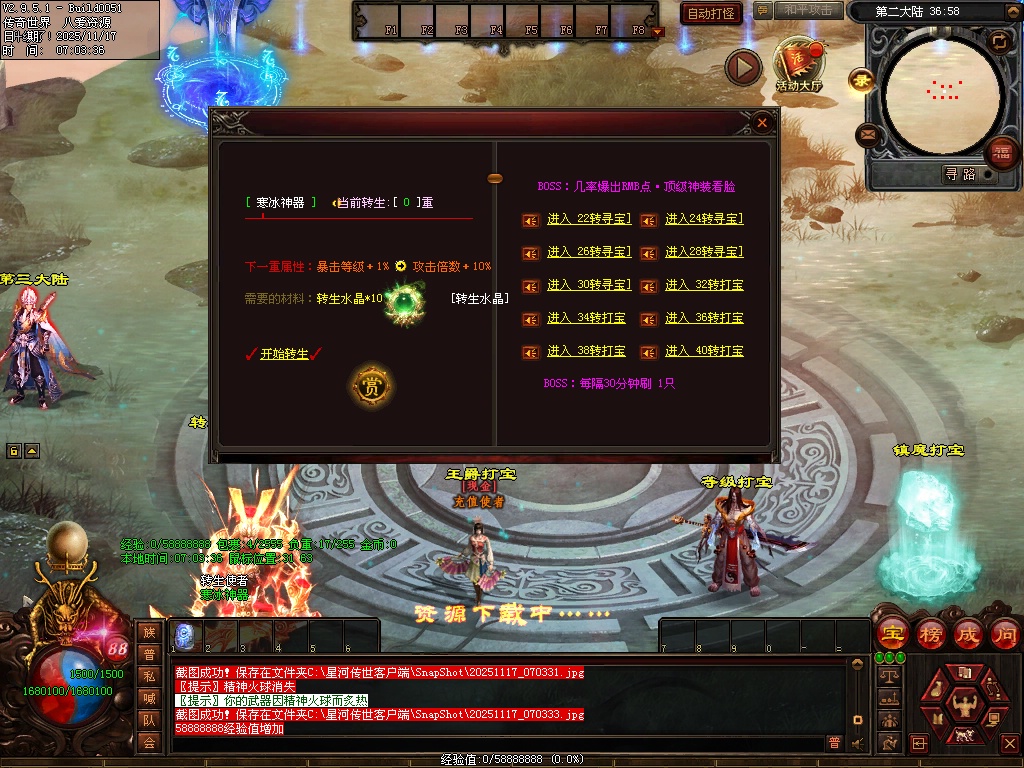Claim reward with the gold 赏 button
The width and height of the screenshot is (1024, 768).
[372, 387]
